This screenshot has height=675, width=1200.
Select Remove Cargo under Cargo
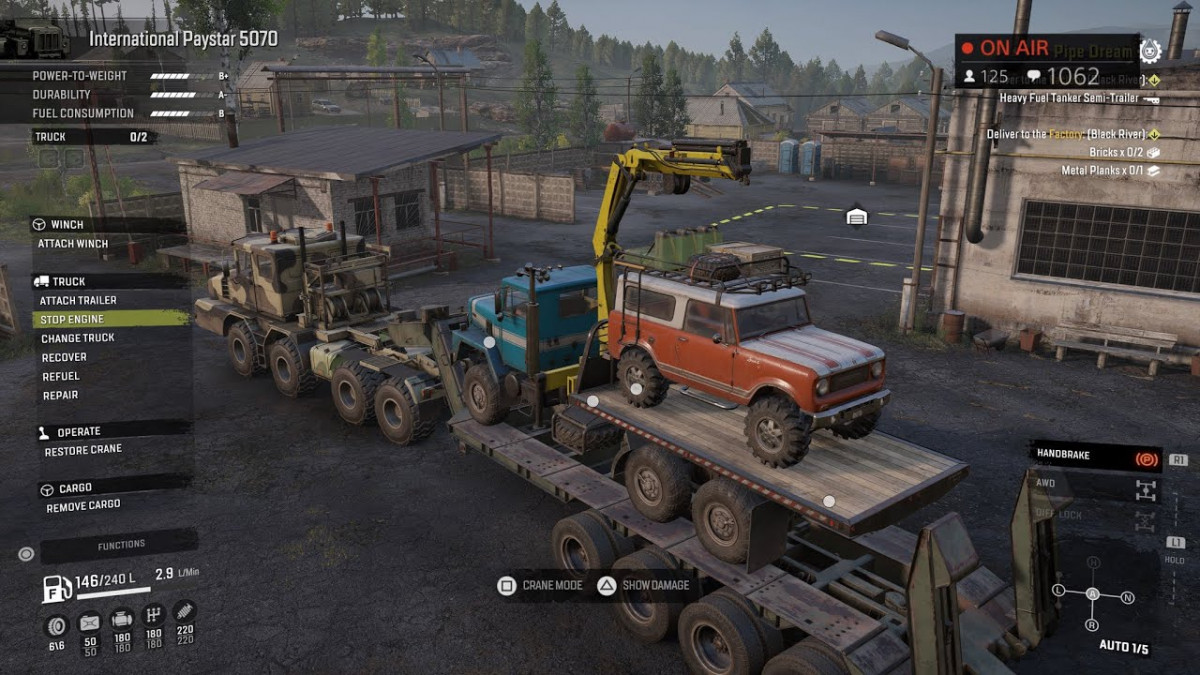click(83, 507)
